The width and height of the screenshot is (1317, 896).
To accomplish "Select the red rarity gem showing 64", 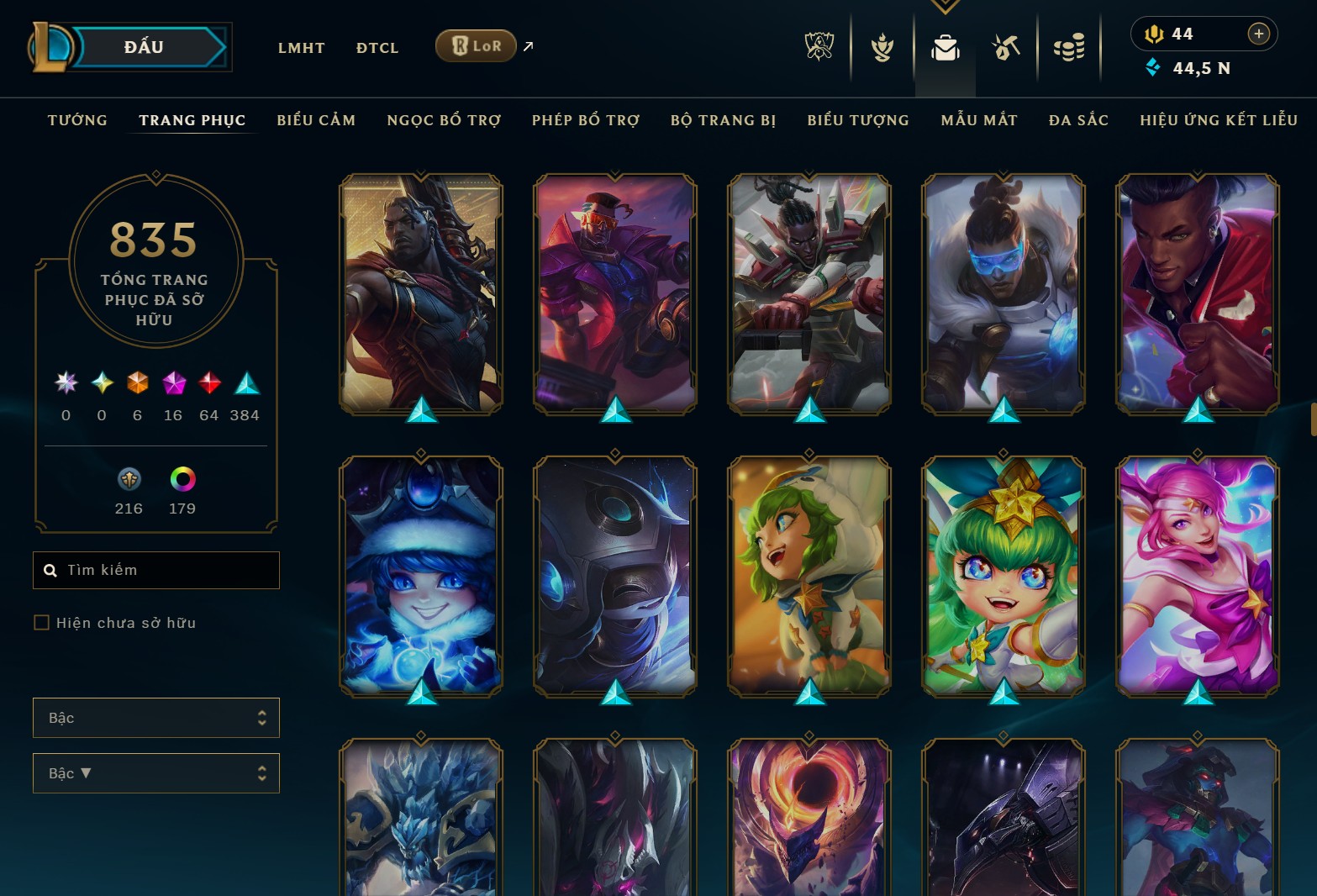I will tap(208, 384).
